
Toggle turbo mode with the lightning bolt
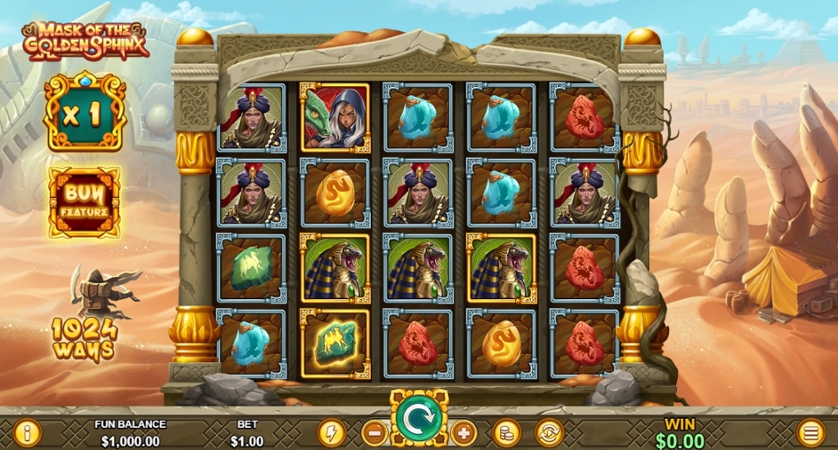click(x=331, y=433)
